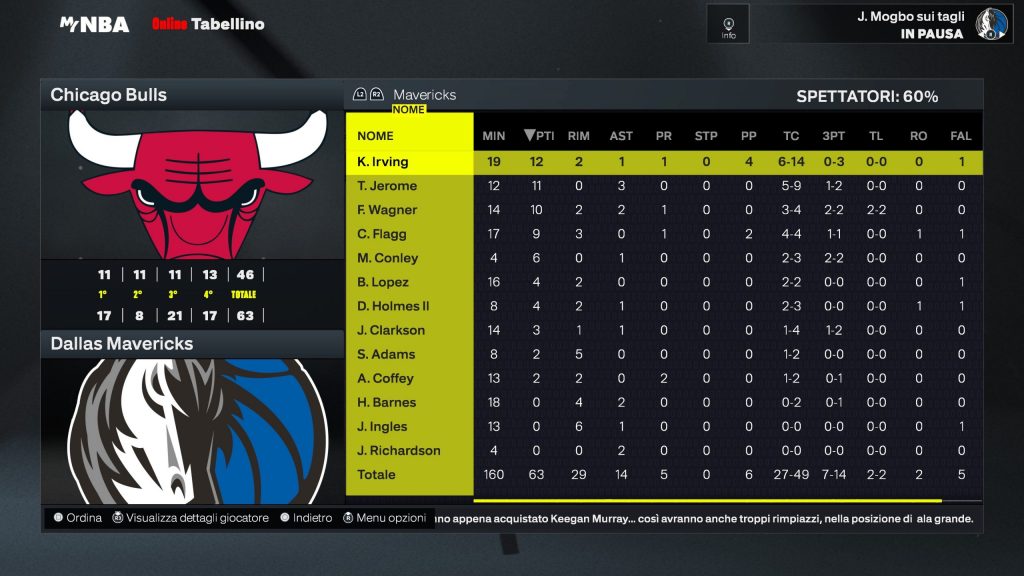Select B. Lopez's stat row
Viewport: 1024px width, 576px height.
click(x=385, y=282)
